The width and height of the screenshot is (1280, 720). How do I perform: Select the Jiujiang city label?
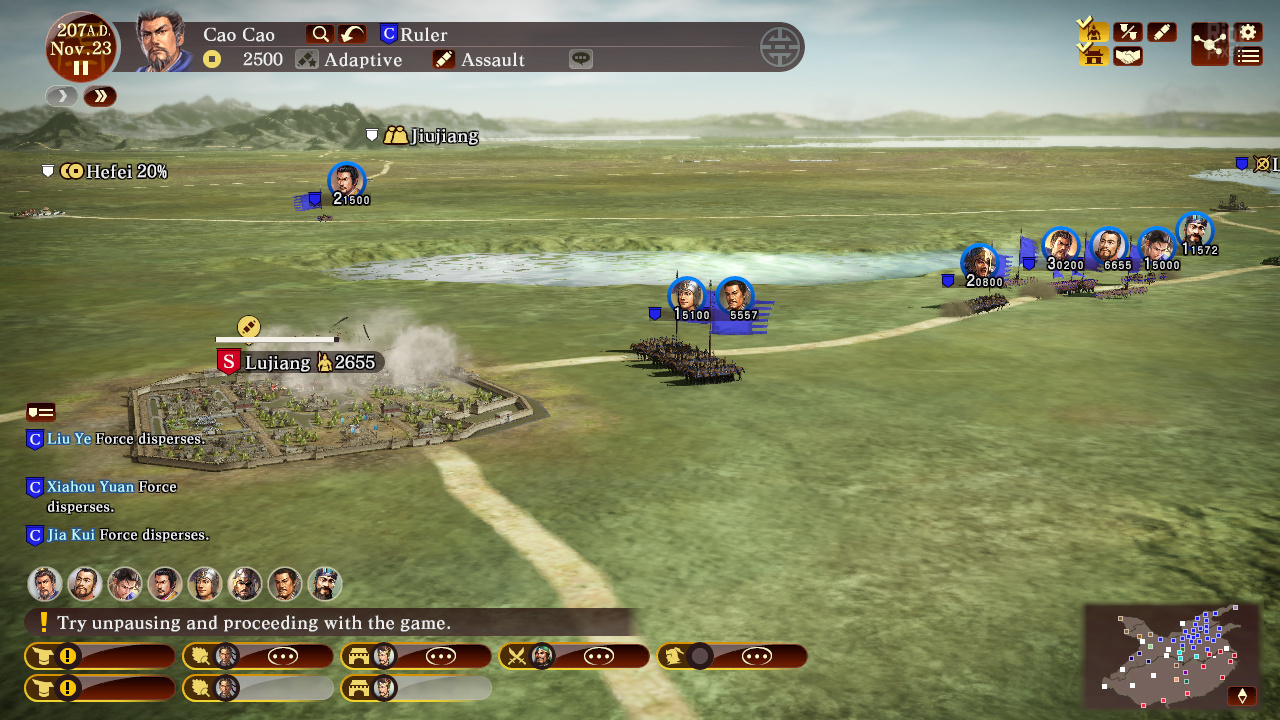(x=443, y=136)
